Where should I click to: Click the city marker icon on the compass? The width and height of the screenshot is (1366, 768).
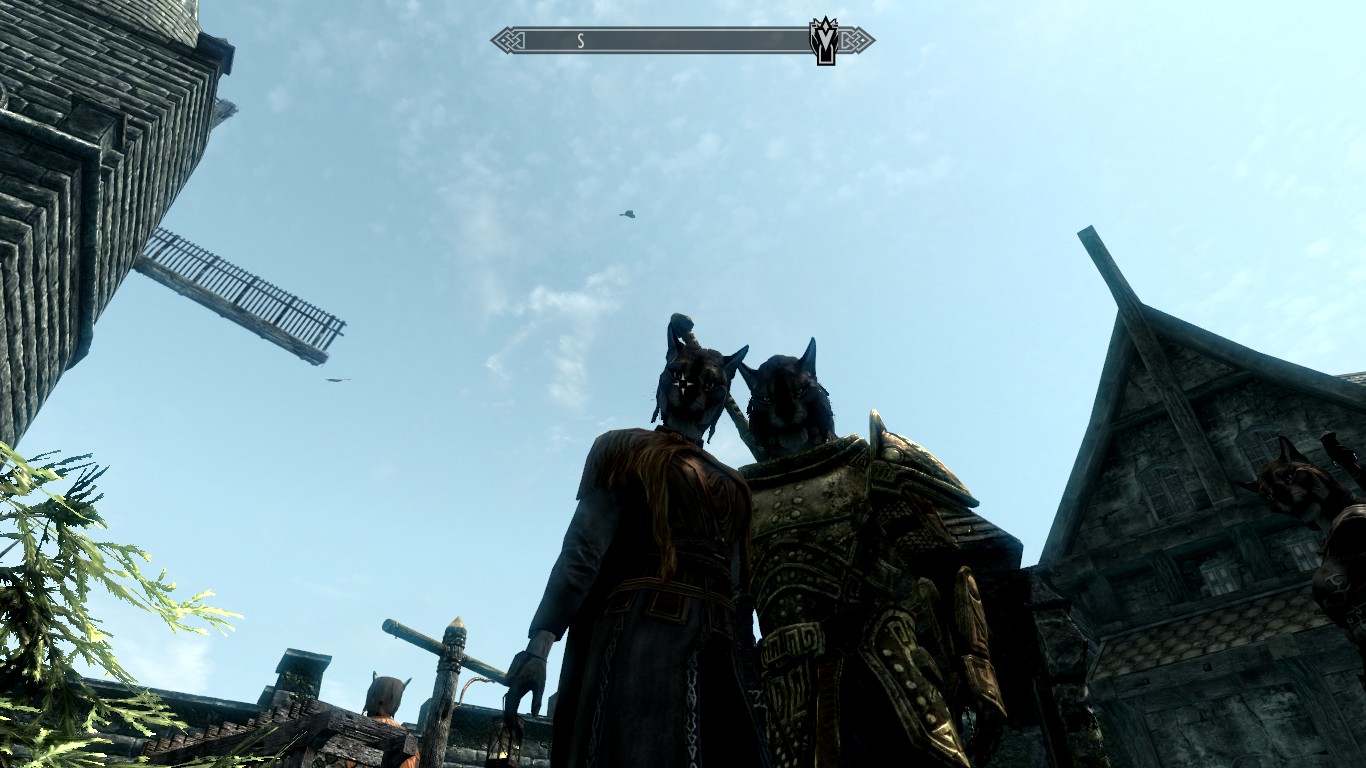pyautogui.click(x=823, y=41)
